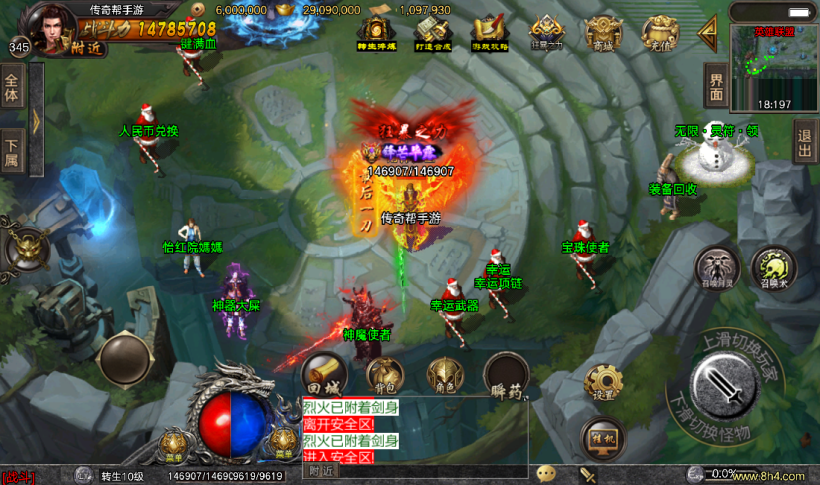Use the 回城 return-to-town scroll
Viewport: 820px width, 485px height.
[x=323, y=373]
